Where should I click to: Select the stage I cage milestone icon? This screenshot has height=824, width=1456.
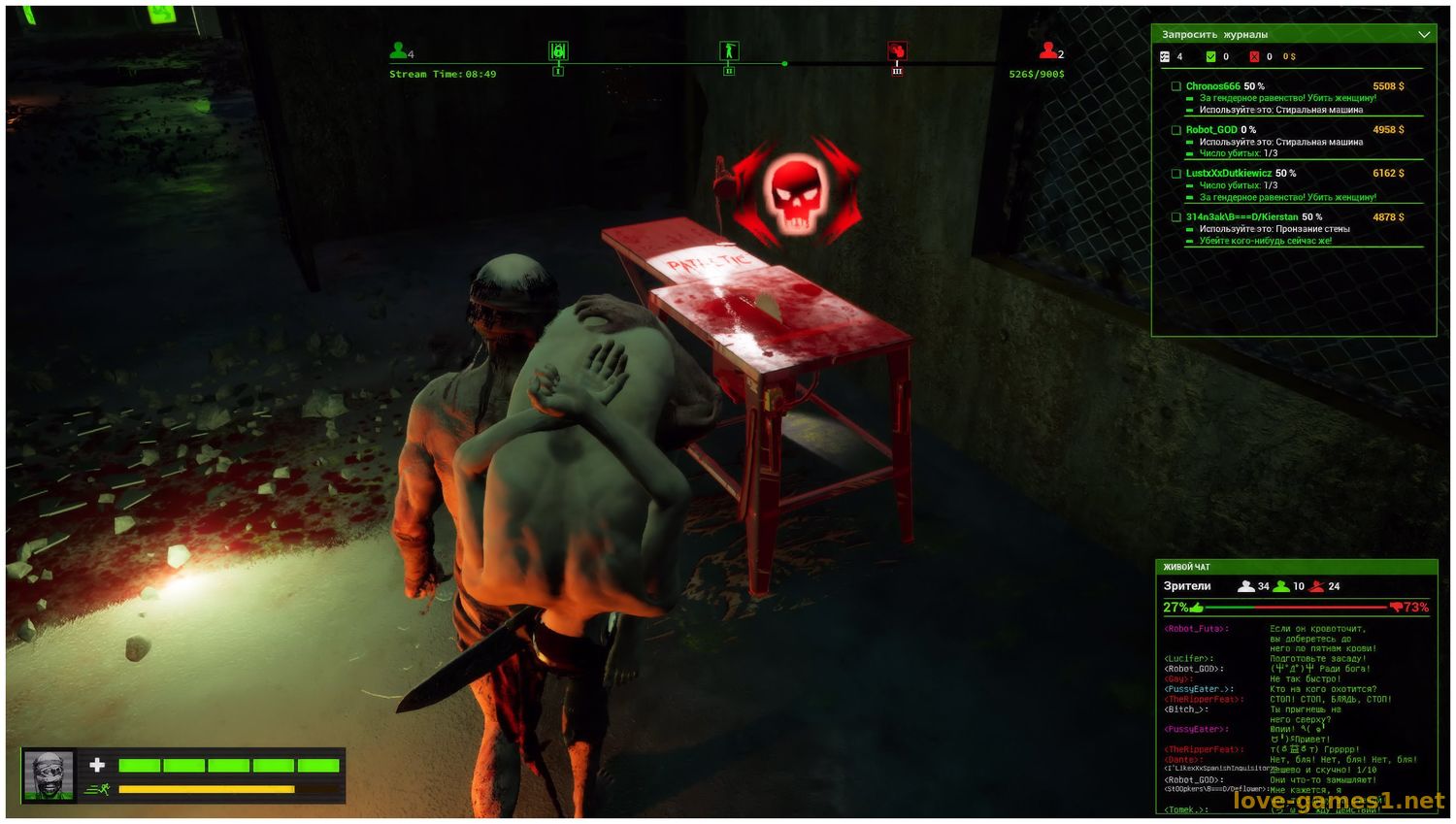558,50
